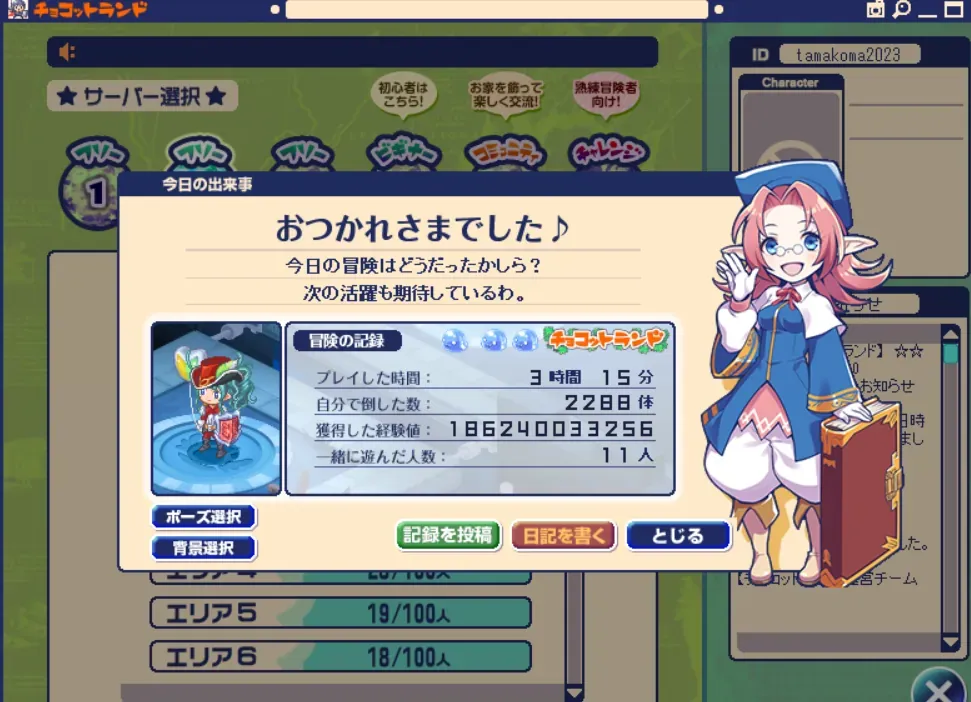Post the record with 記録を投稿

pyautogui.click(x=448, y=535)
